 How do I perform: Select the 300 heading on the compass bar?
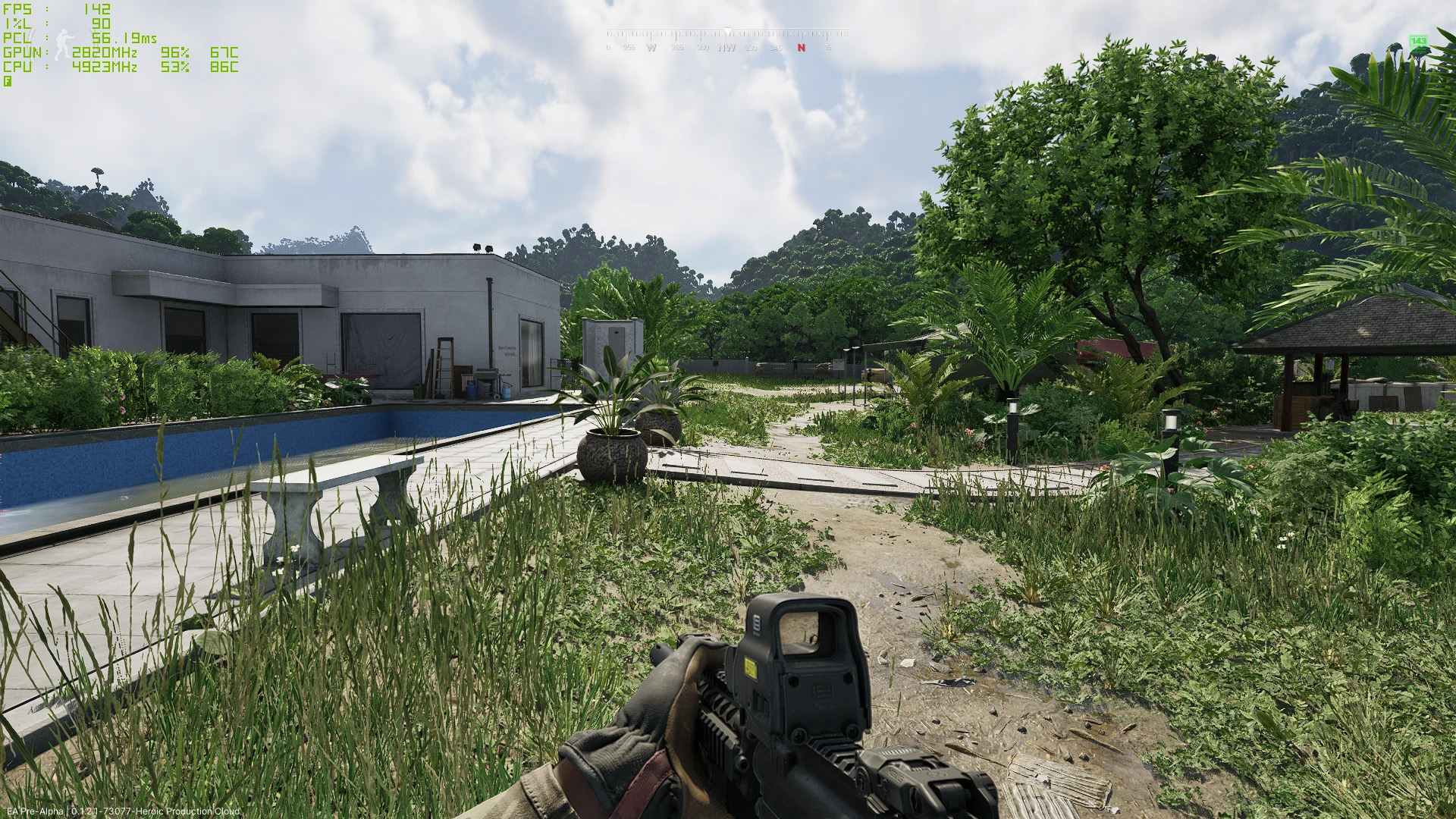[703, 46]
